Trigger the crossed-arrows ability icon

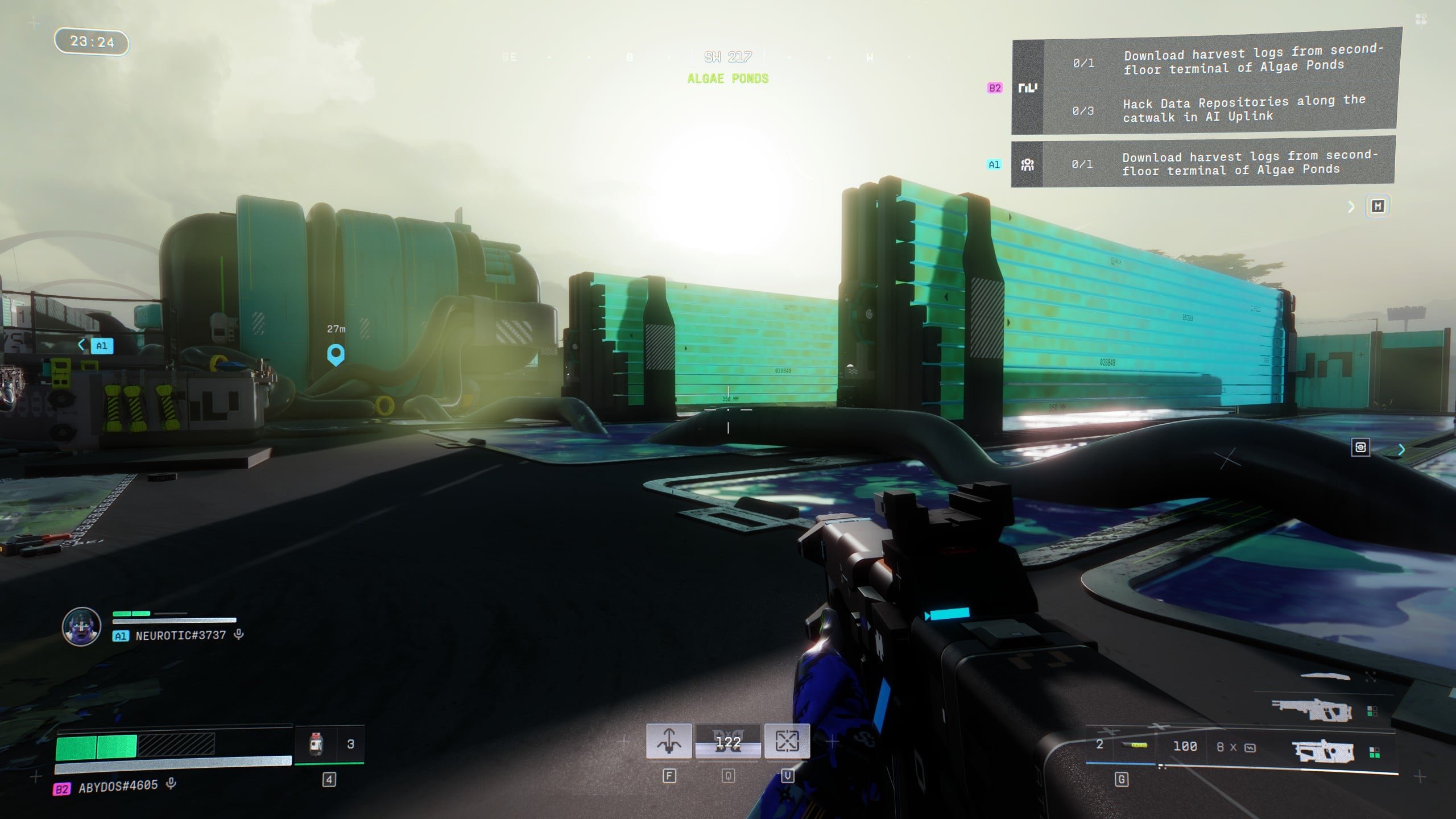tap(787, 741)
